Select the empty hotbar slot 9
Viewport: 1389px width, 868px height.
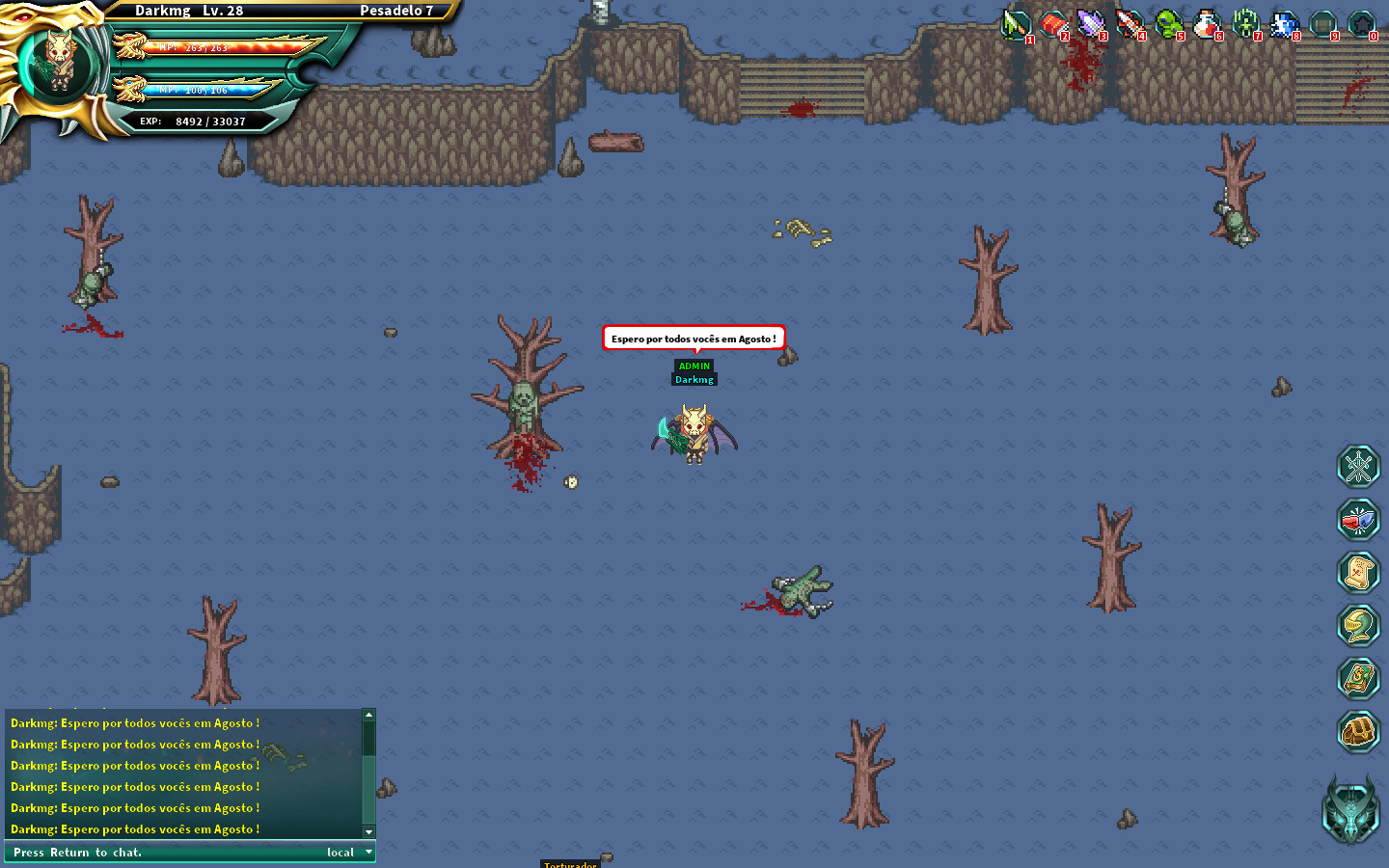(1323, 25)
